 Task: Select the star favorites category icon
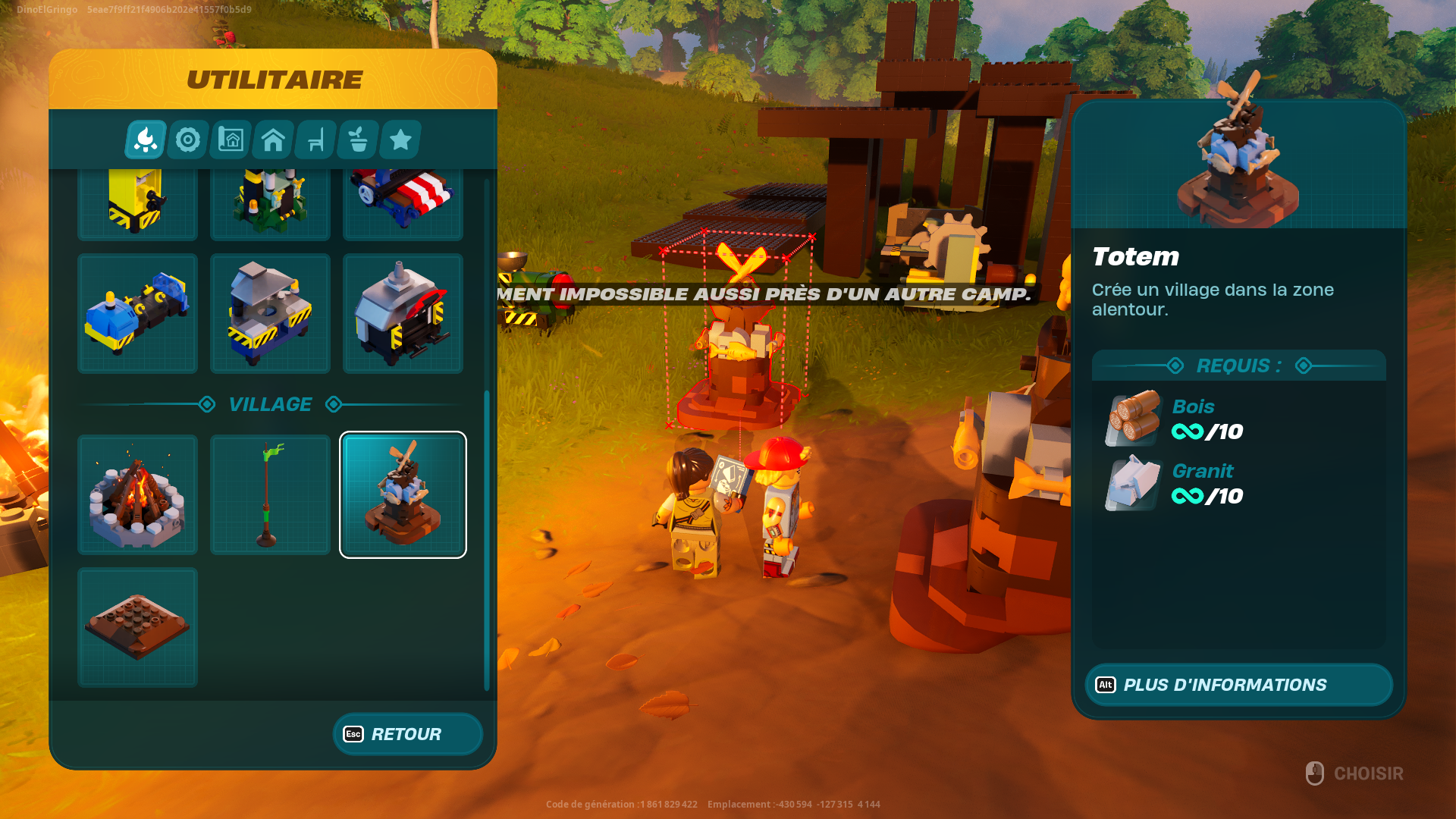[x=399, y=140]
